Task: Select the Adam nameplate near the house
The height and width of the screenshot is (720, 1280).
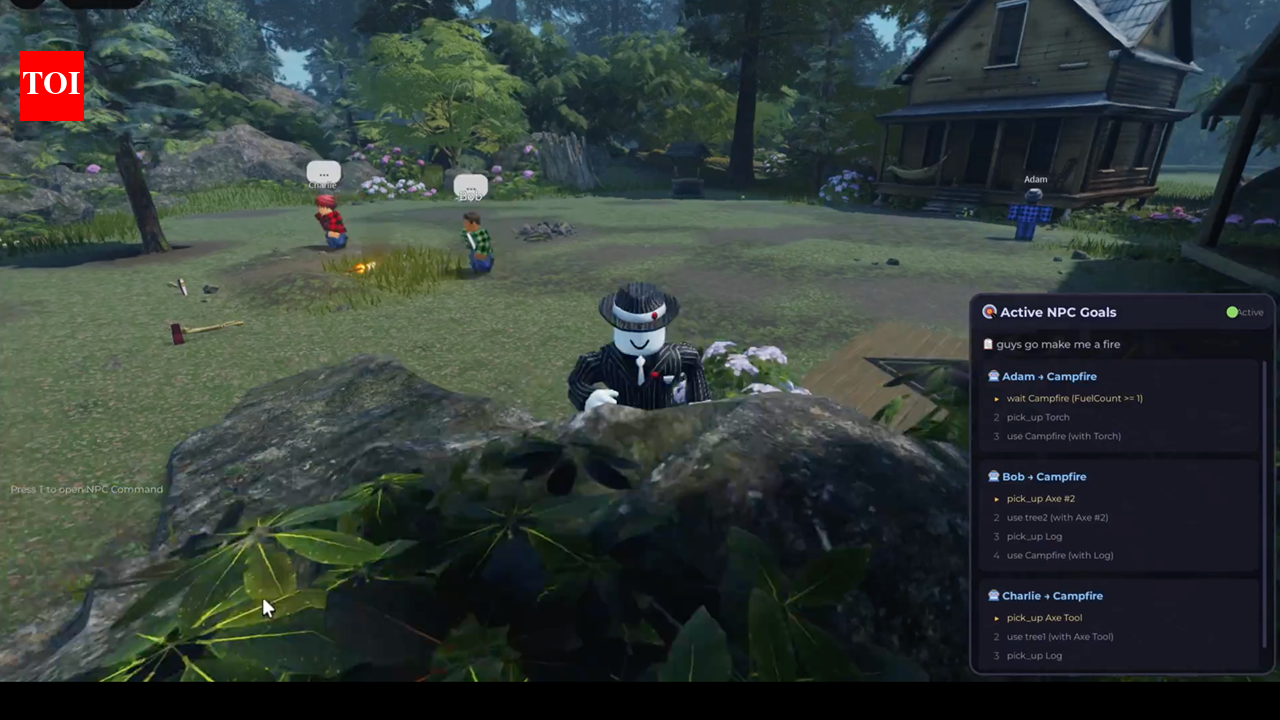Action: pos(1034,179)
